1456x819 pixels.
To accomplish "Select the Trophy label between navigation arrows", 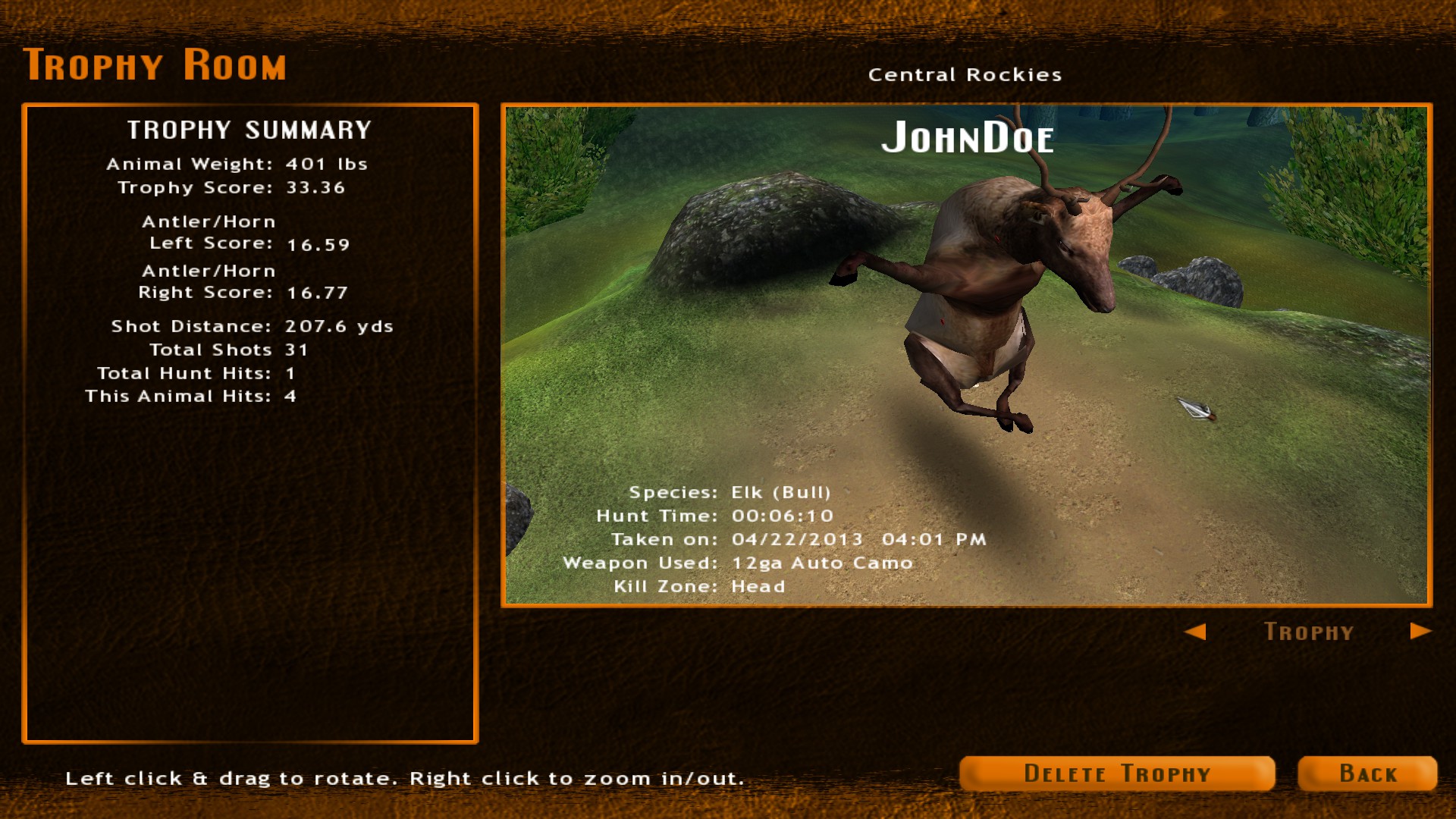I will pyautogui.click(x=1309, y=632).
